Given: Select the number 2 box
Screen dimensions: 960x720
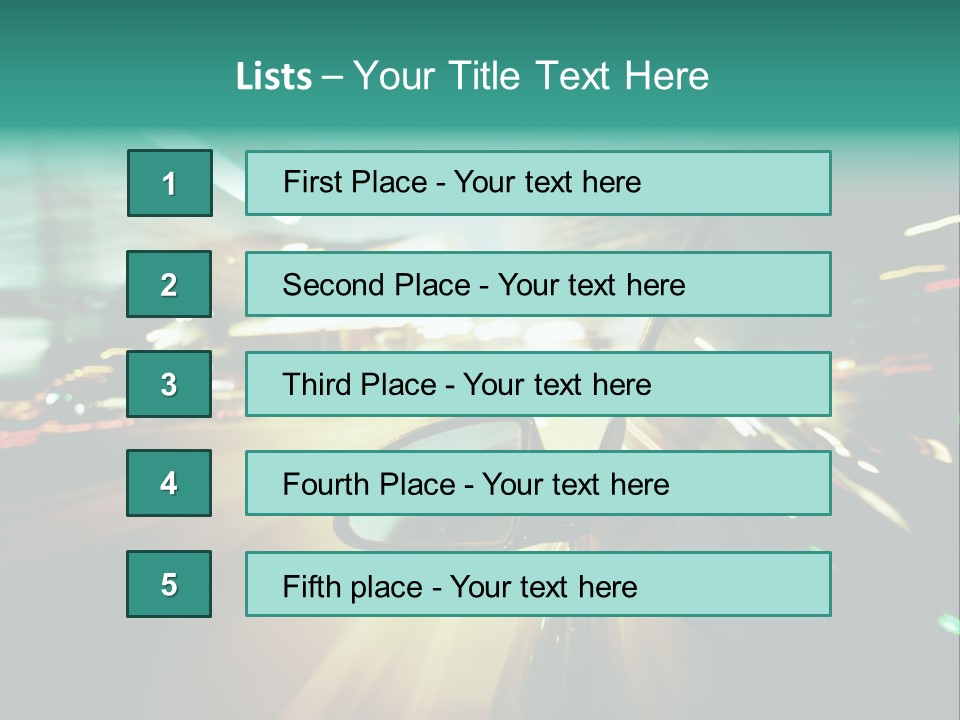Looking at the screenshot, I should [x=169, y=285].
